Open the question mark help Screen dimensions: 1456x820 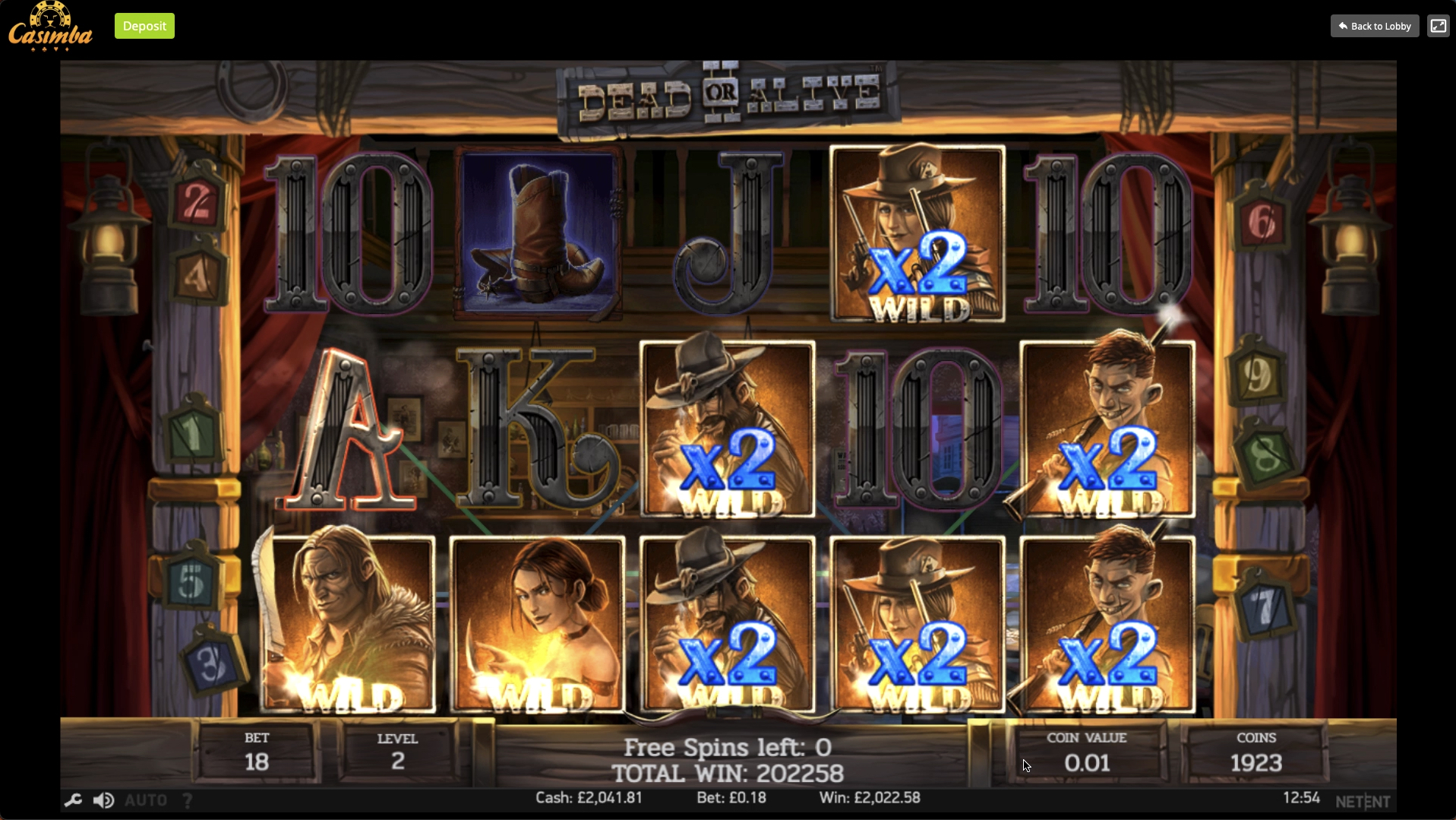tap(188, 799)
